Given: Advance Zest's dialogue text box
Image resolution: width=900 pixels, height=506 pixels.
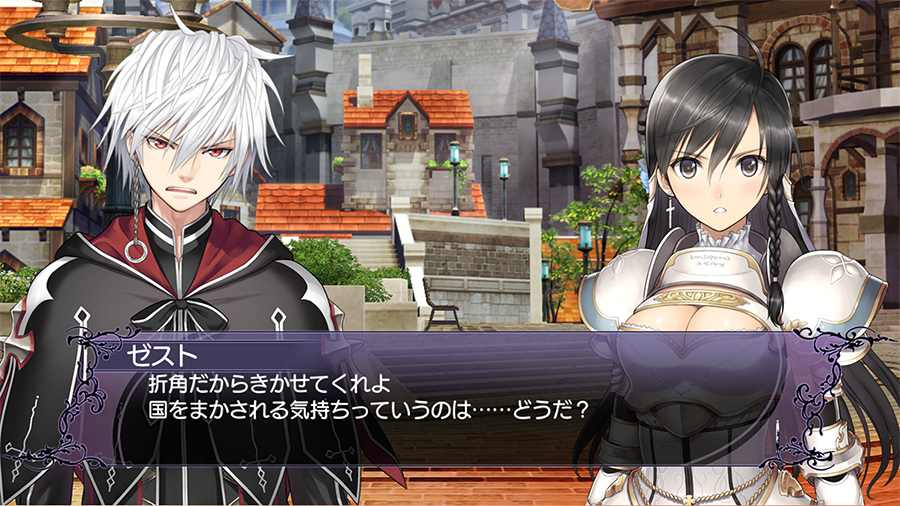Looking at the screenshot, I should point(450,395).
